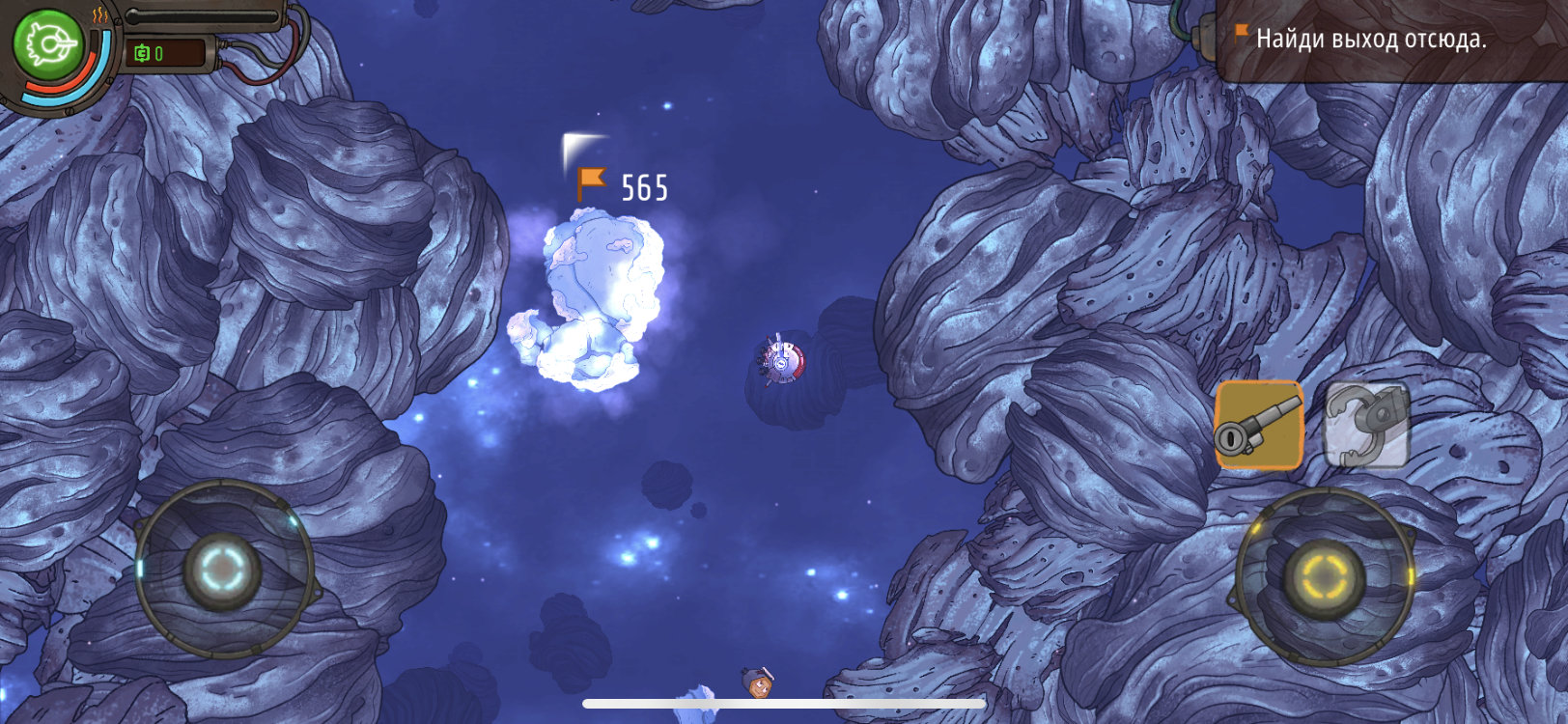Tap the yellow aiming joystick
1568x724 pixels.
pyautogui.click(x=1324, y=576)
